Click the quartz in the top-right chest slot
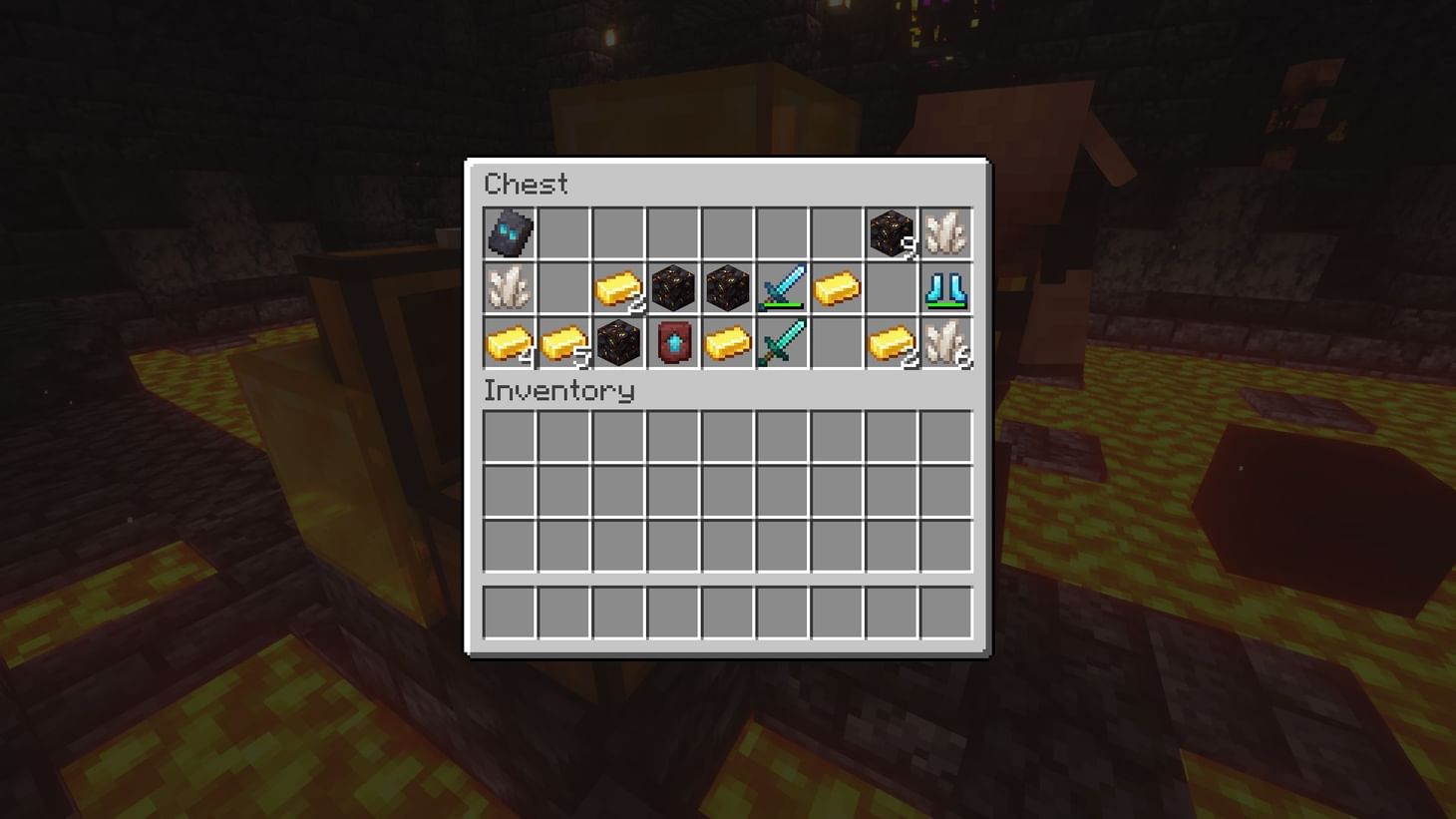1456x819 pixels. (x=945, y=231)
